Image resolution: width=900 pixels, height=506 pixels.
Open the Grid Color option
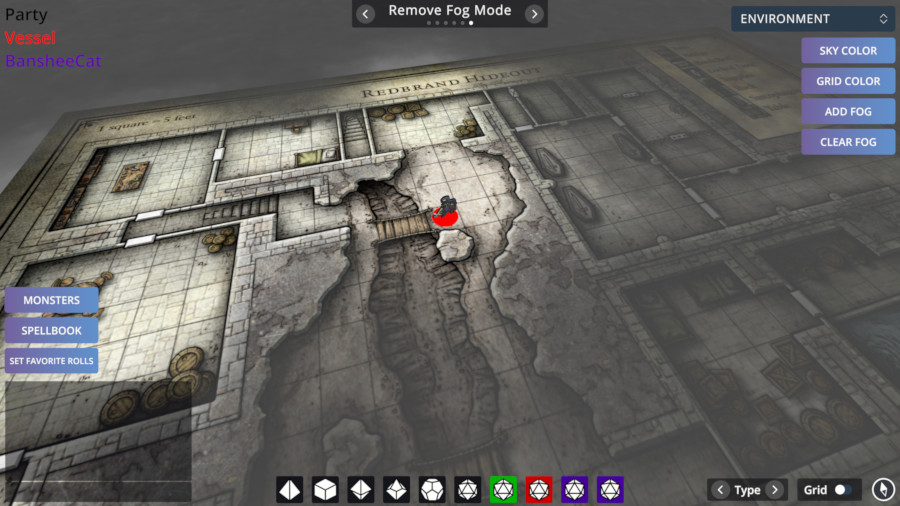[x=848, y=81]
